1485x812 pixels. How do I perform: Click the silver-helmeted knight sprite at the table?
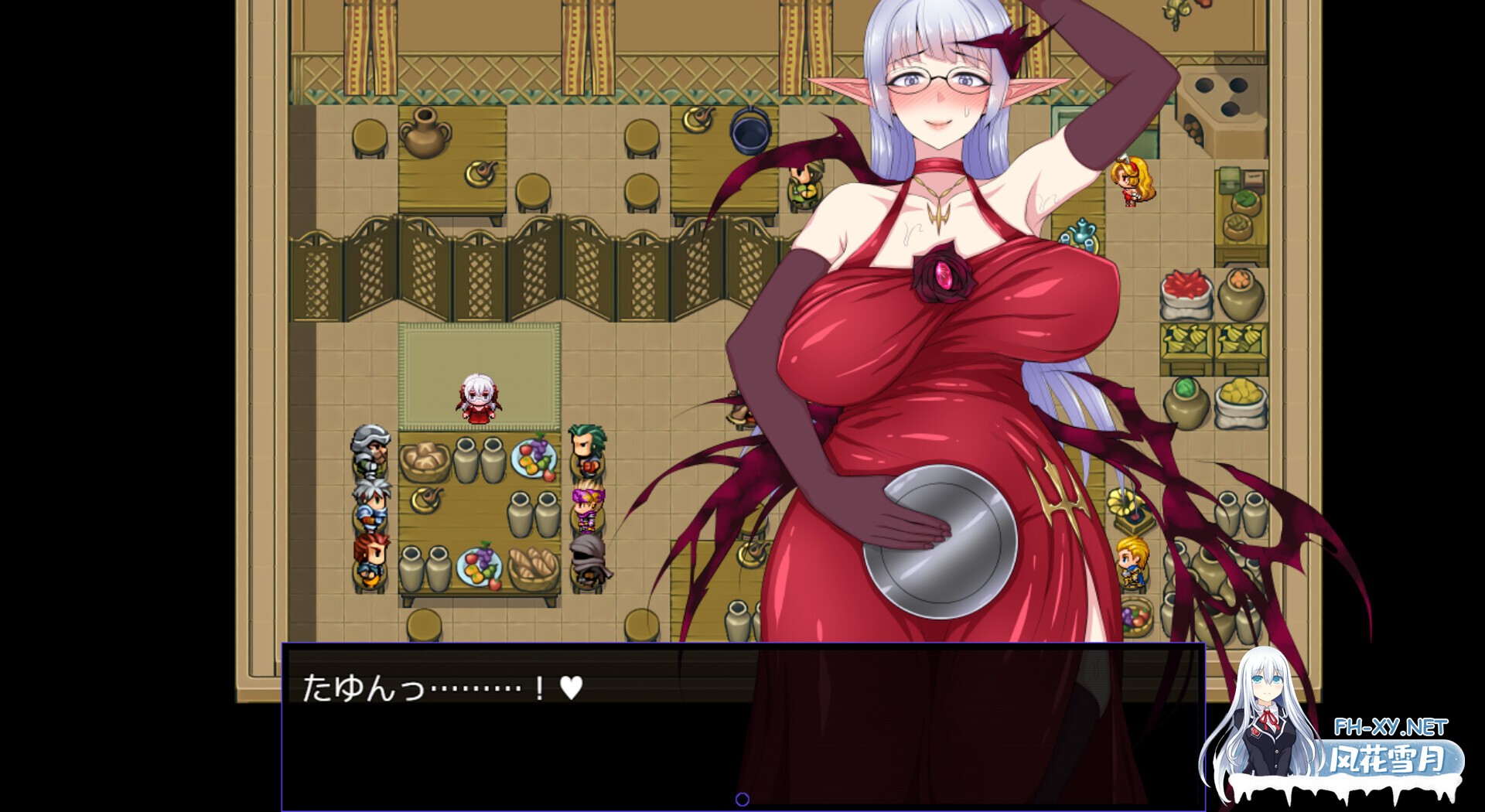click(371, 454)
